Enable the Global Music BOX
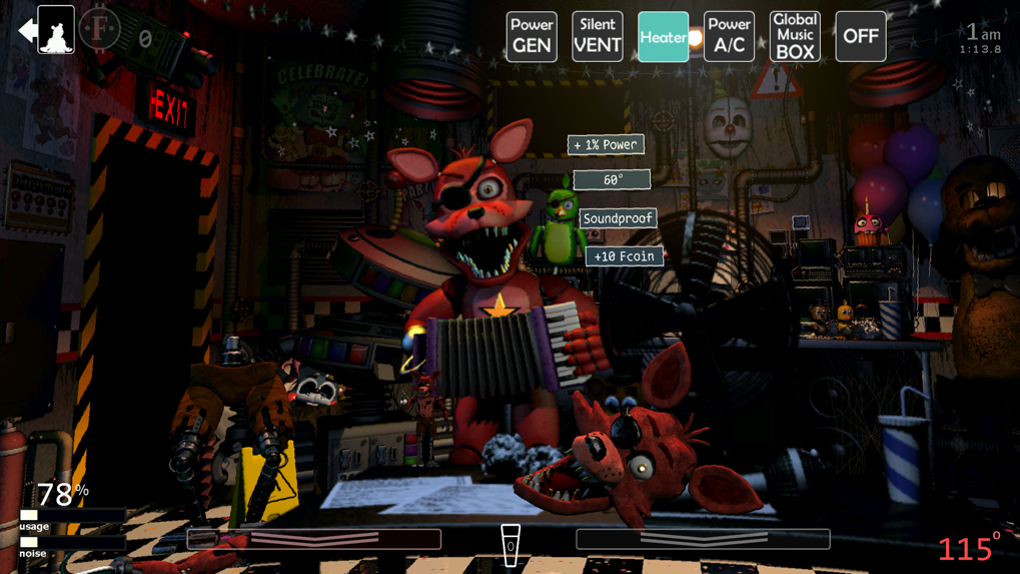 tap(795, 37)
